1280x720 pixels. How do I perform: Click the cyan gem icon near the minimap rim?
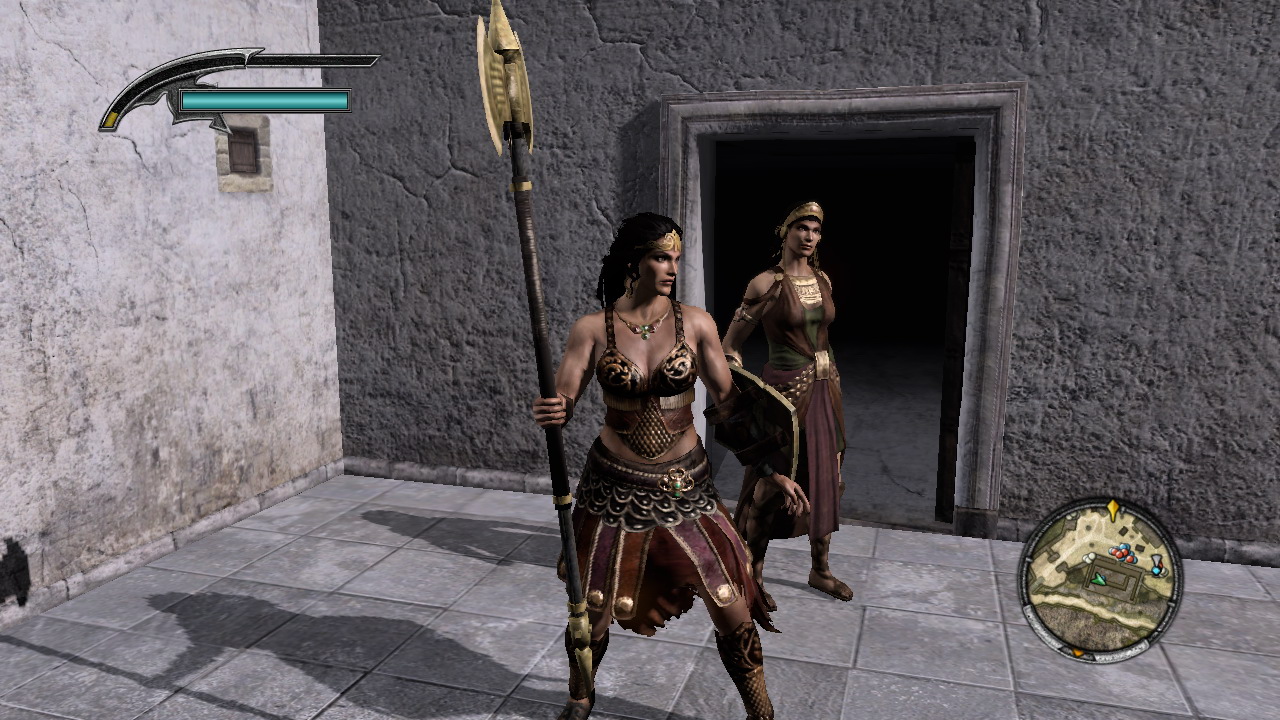(1156, 571)
